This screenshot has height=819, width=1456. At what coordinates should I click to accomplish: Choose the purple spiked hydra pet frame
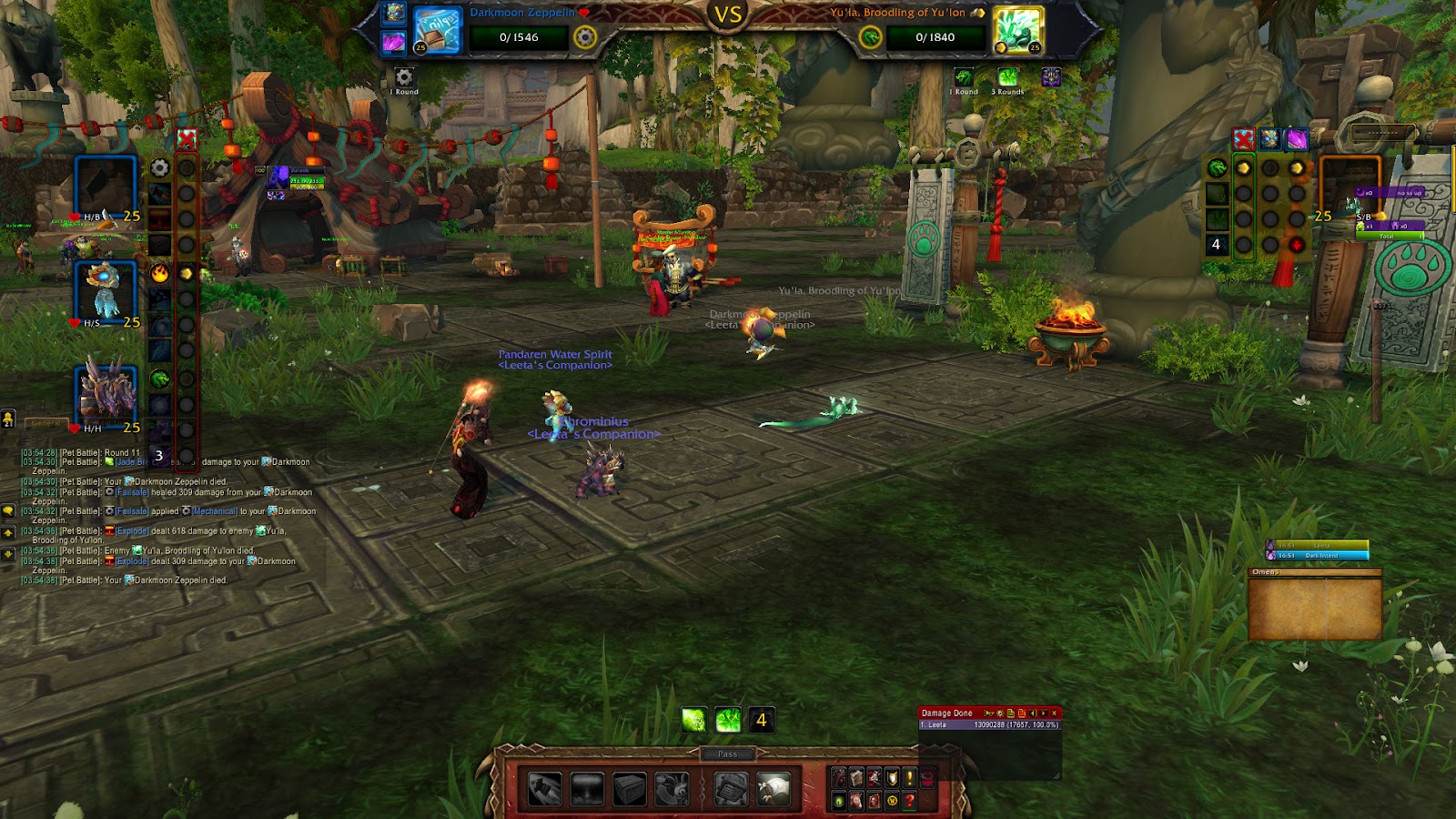pyautogui.click(x=106, y=394)
